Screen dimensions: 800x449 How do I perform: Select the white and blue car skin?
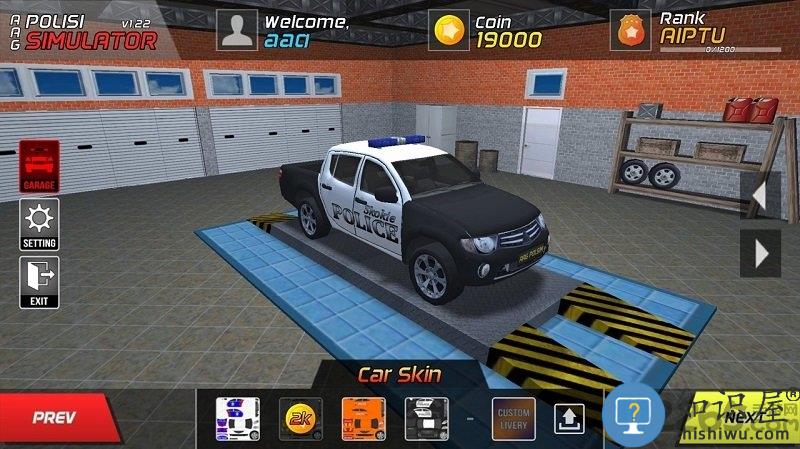point(238,418)
